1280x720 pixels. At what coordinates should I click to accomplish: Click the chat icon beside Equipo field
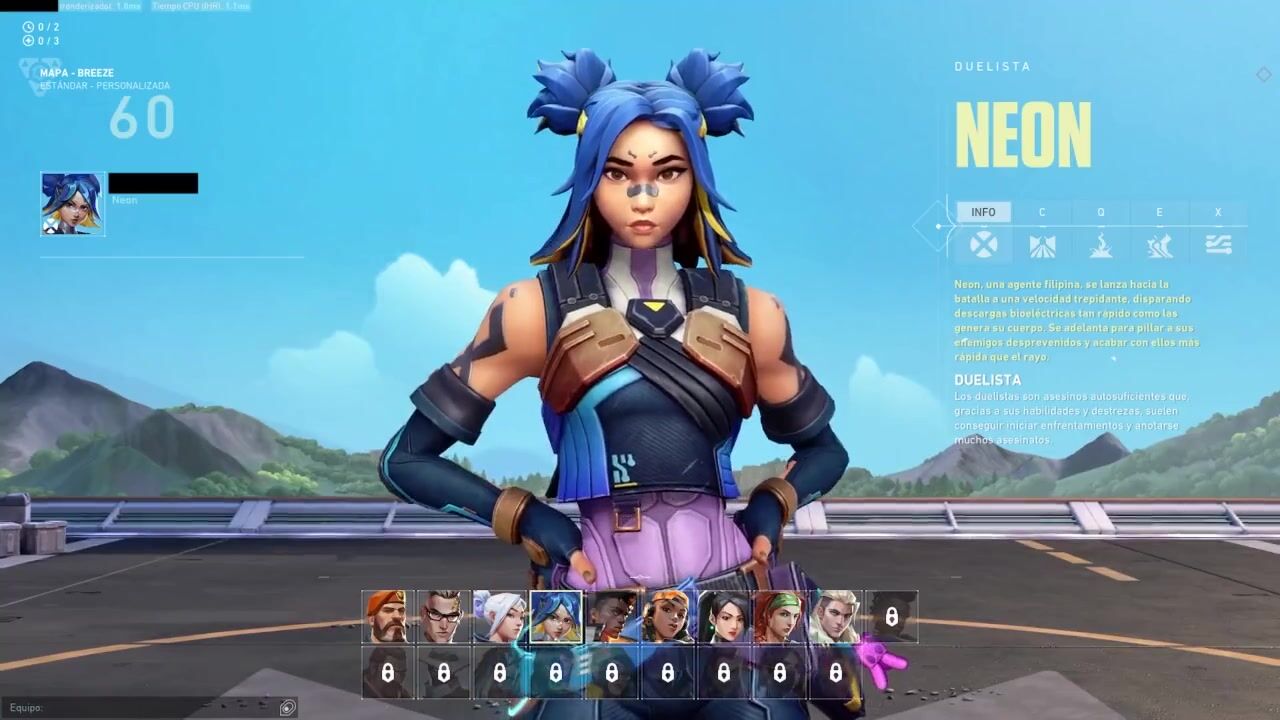(288, 708)
